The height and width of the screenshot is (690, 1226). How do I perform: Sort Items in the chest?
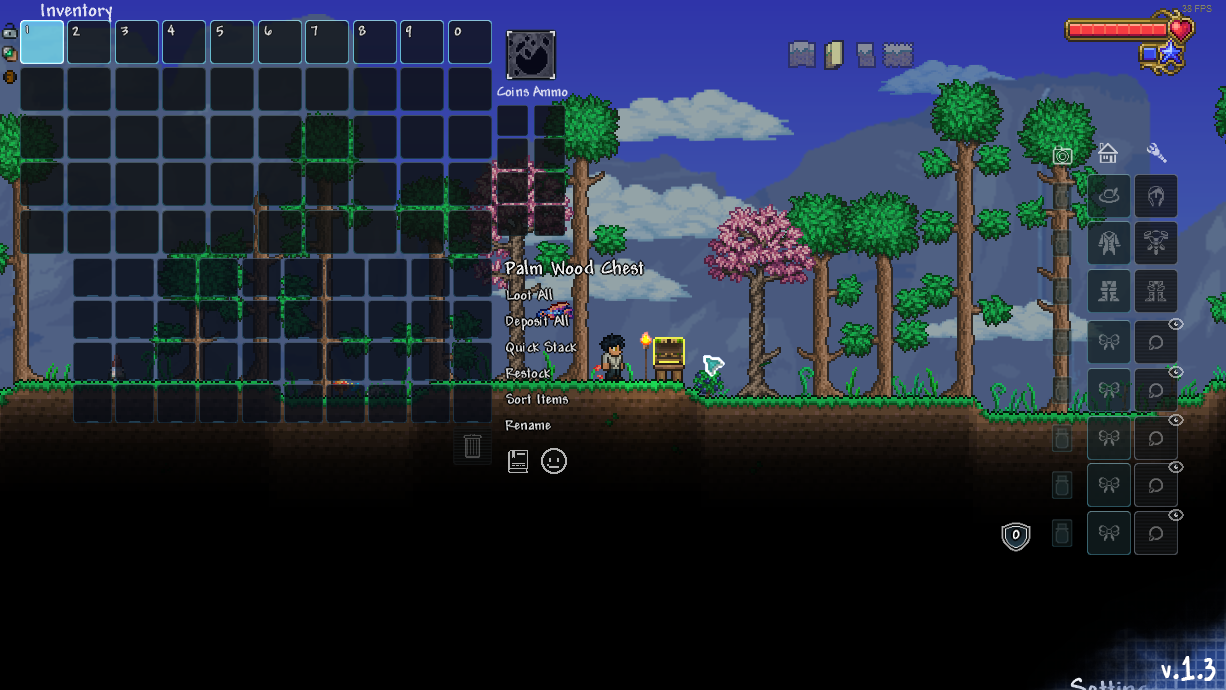536,399
